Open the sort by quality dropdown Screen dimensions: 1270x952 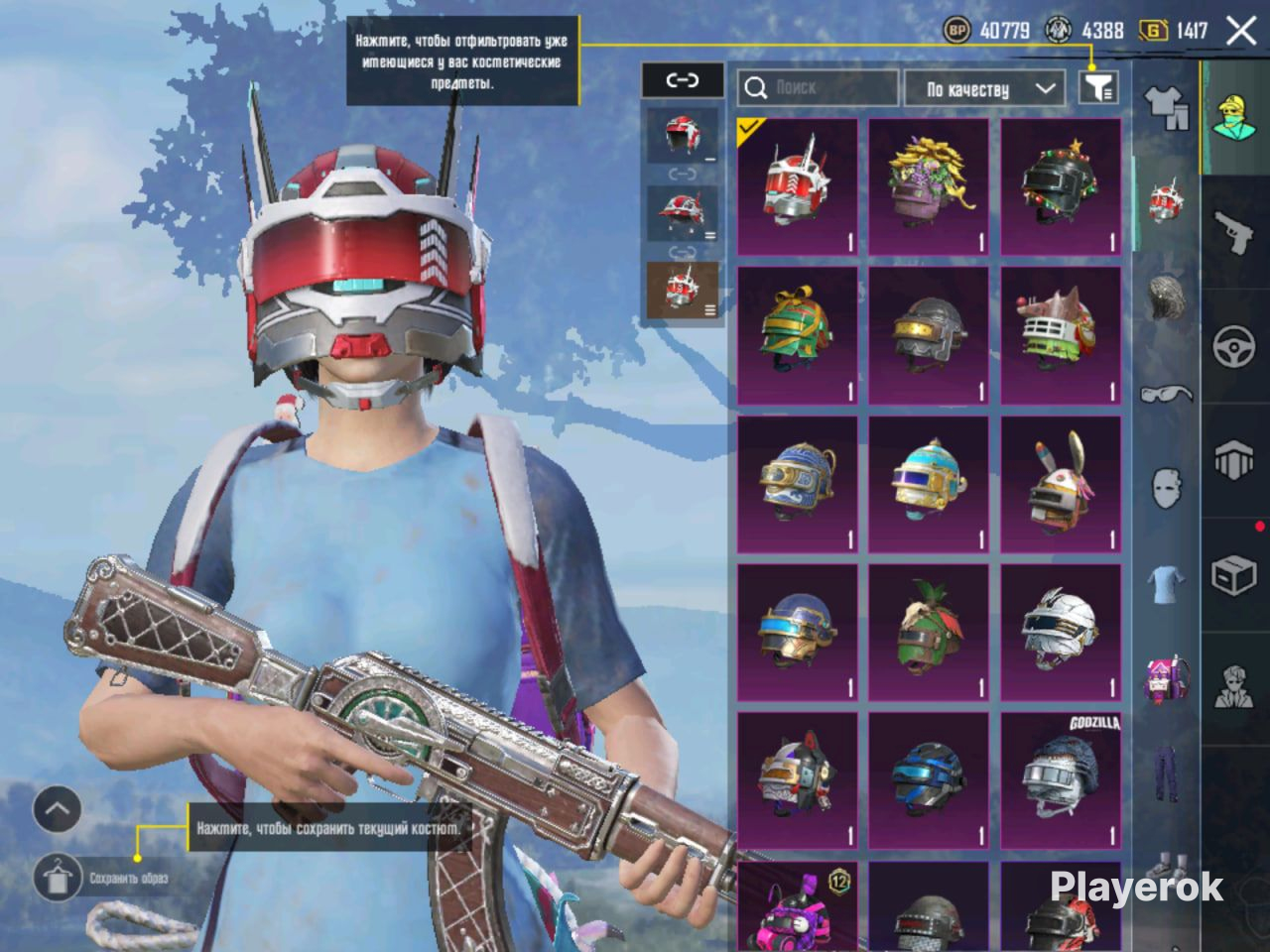[989, 89]
